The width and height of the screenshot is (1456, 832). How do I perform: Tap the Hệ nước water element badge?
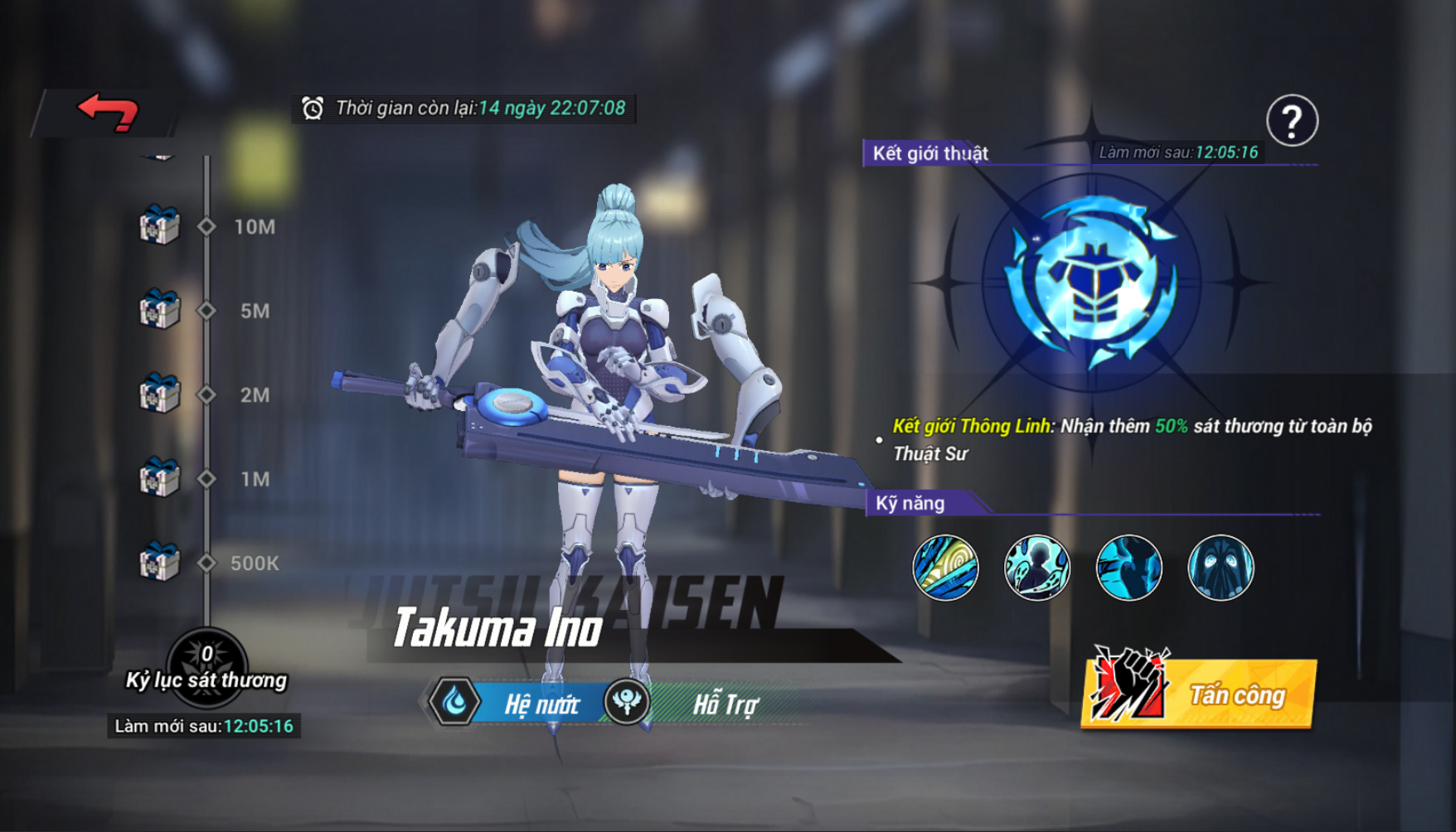[x=454, y=703]
